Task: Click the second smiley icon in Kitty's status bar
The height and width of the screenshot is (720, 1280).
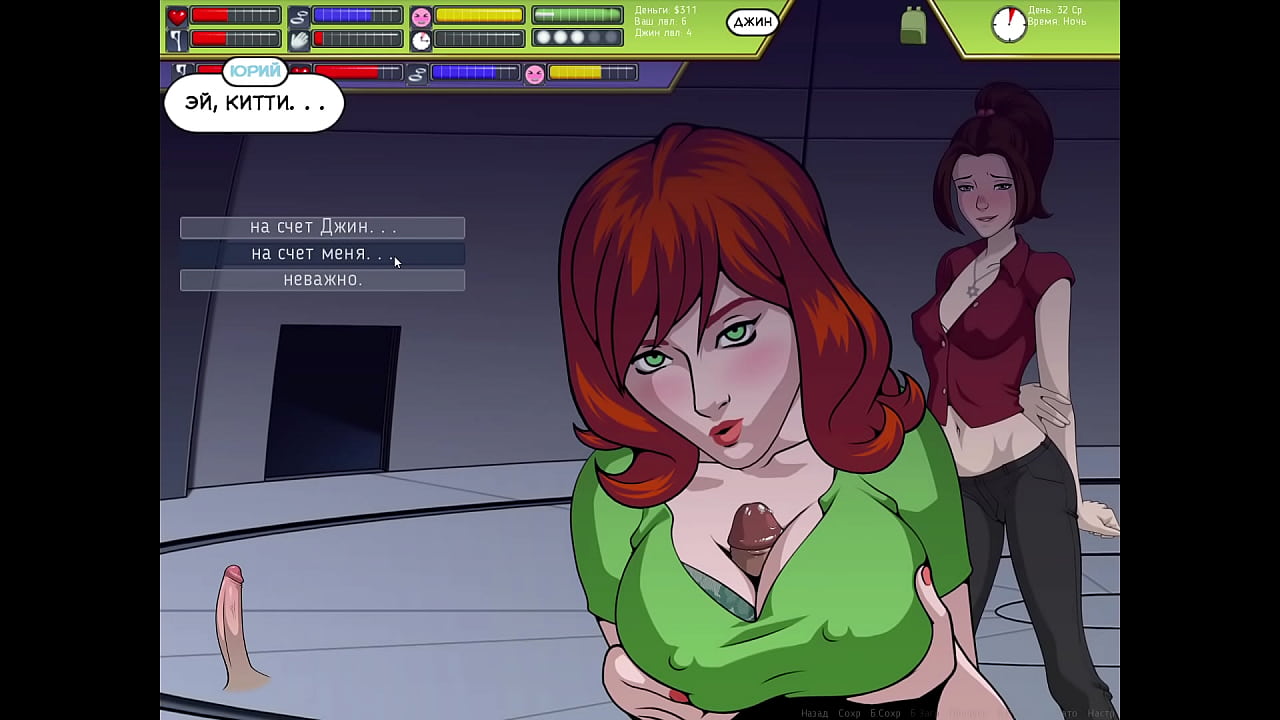Action: pos(537,74)
